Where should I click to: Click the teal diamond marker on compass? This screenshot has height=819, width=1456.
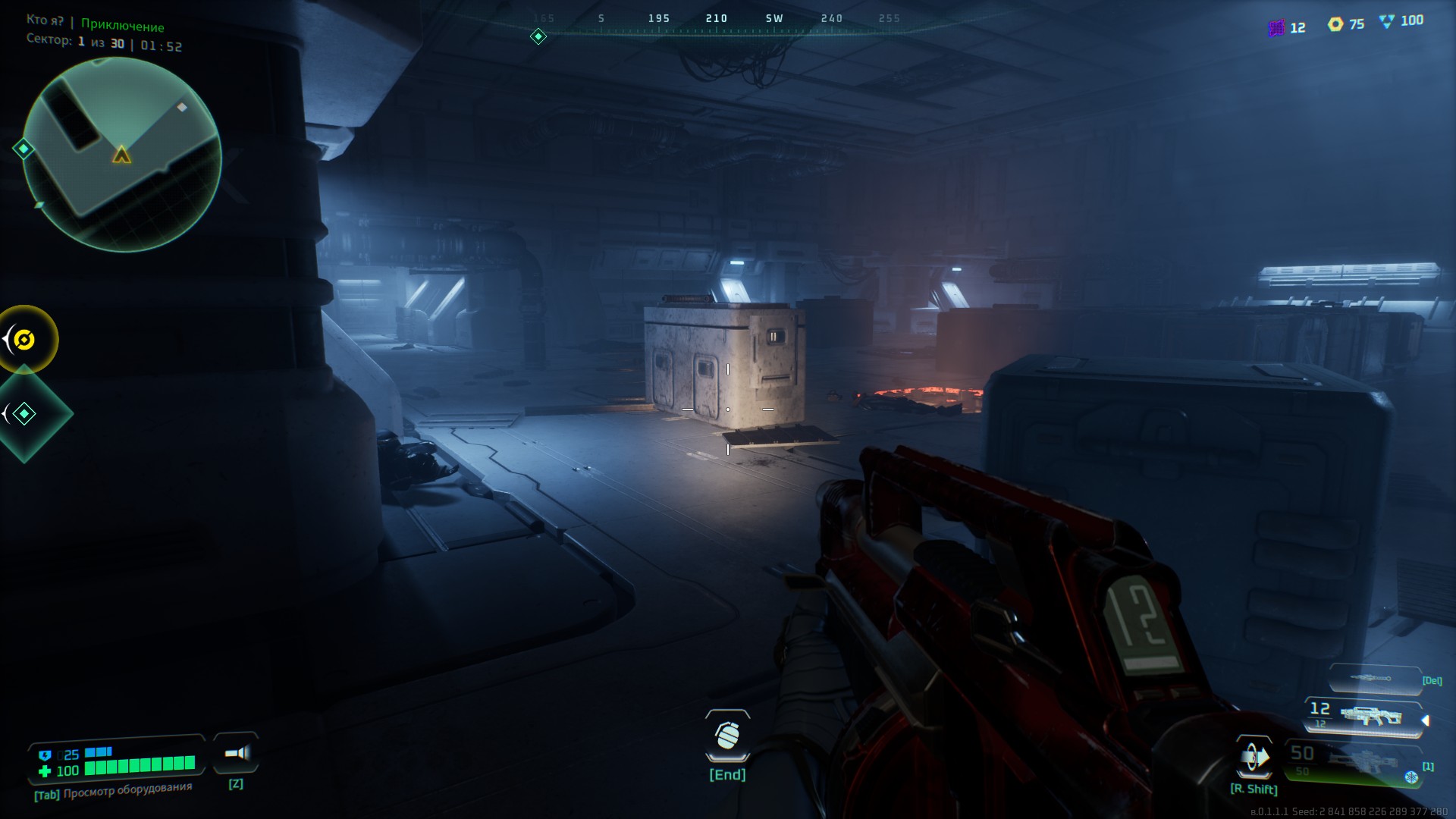[538, 36]
